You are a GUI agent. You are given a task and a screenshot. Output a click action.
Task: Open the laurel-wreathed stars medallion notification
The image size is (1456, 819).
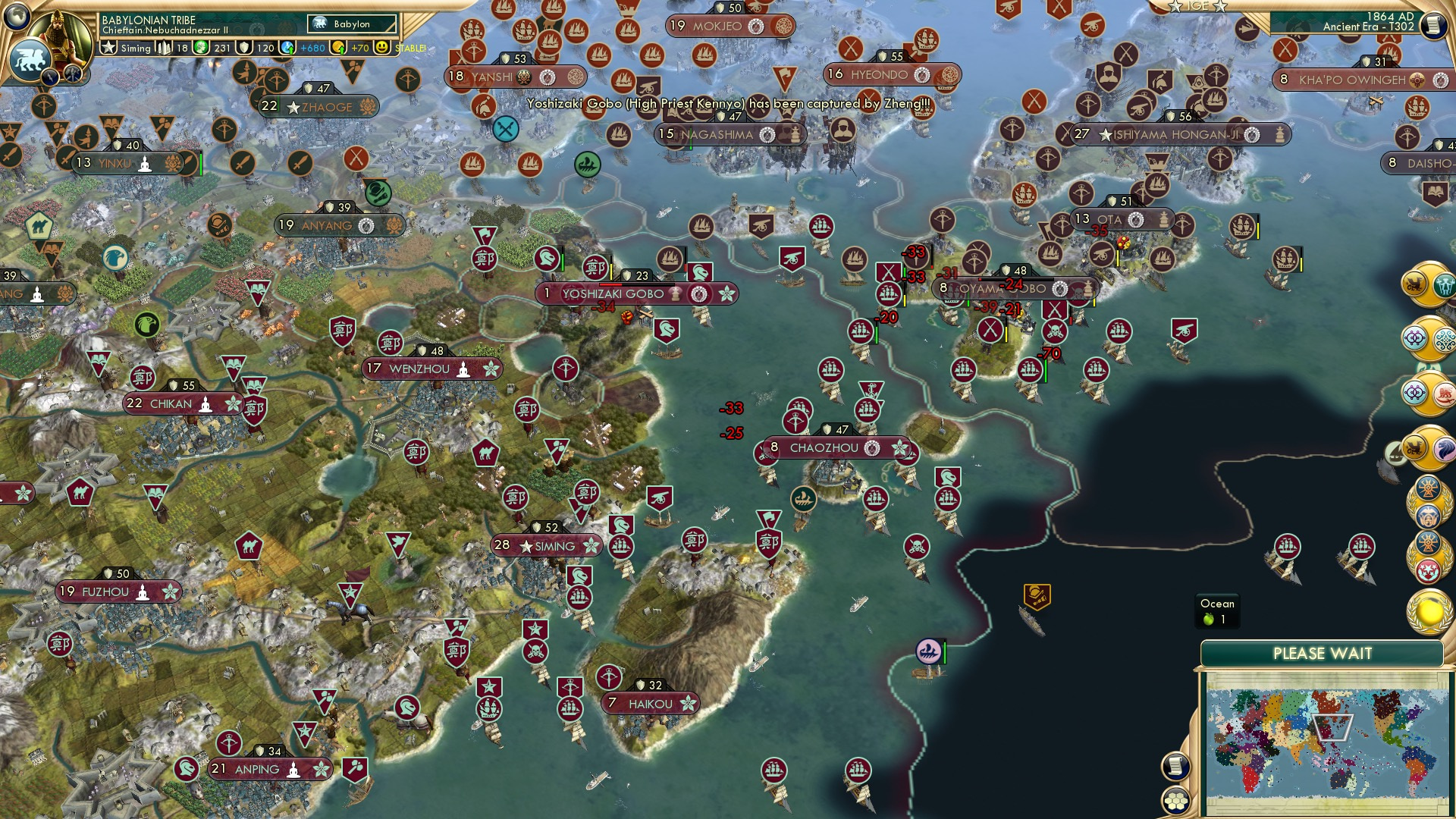[1426, 569]
